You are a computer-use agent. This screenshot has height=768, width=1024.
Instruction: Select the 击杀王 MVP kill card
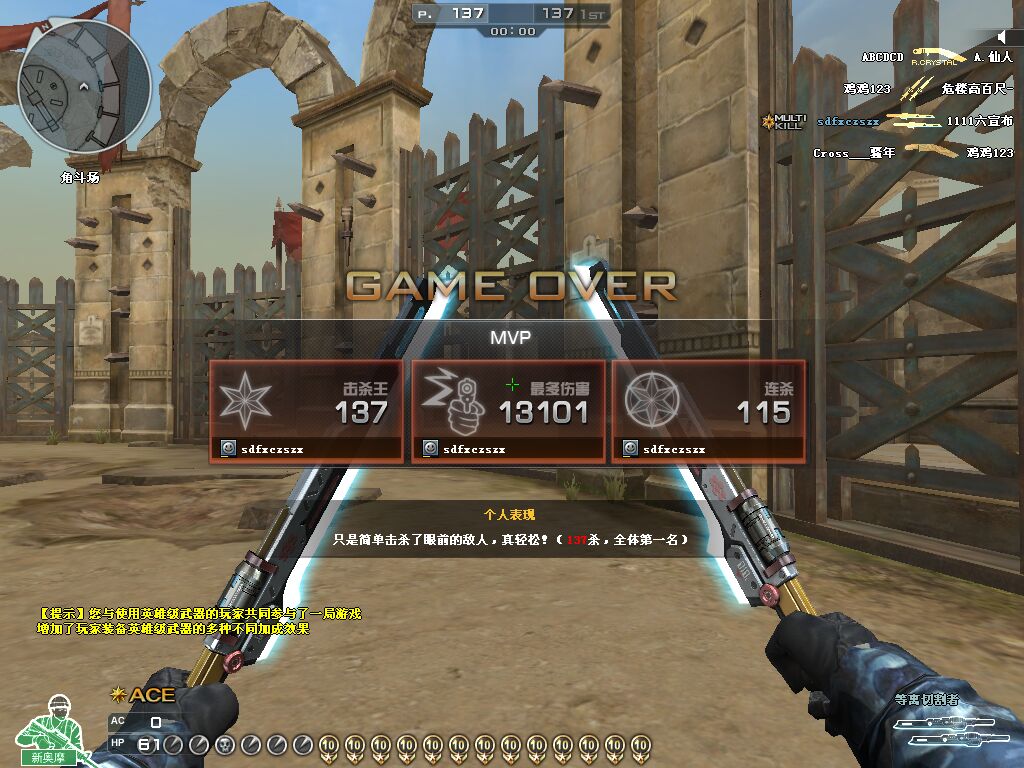(x=306, y=410)
